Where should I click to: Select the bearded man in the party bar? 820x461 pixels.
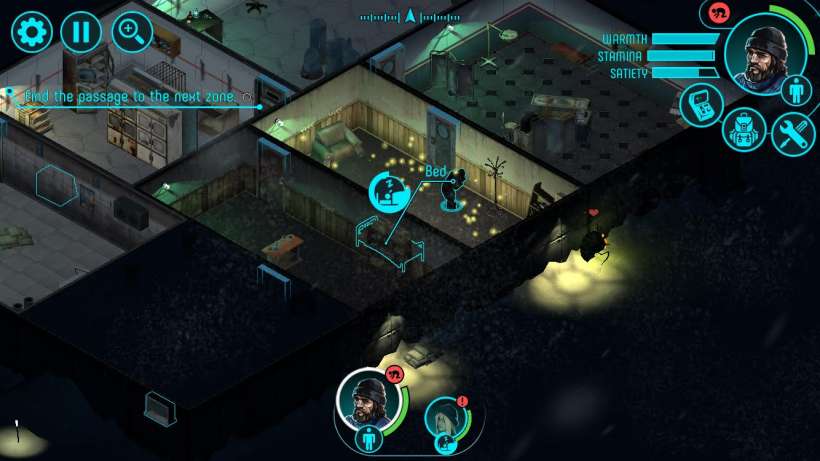point(369,398)
